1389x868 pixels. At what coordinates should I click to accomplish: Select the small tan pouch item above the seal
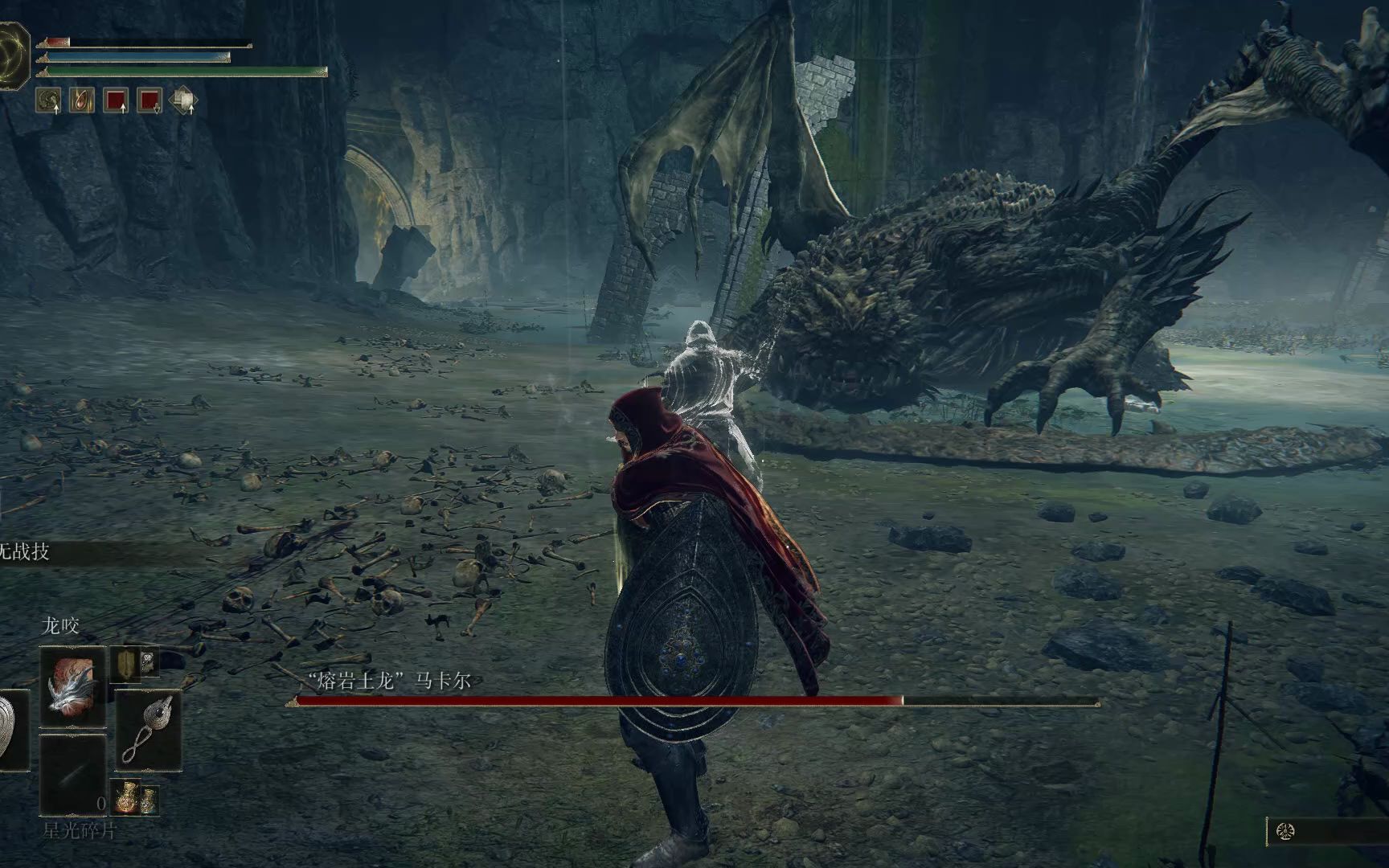[x=126, y=662]
